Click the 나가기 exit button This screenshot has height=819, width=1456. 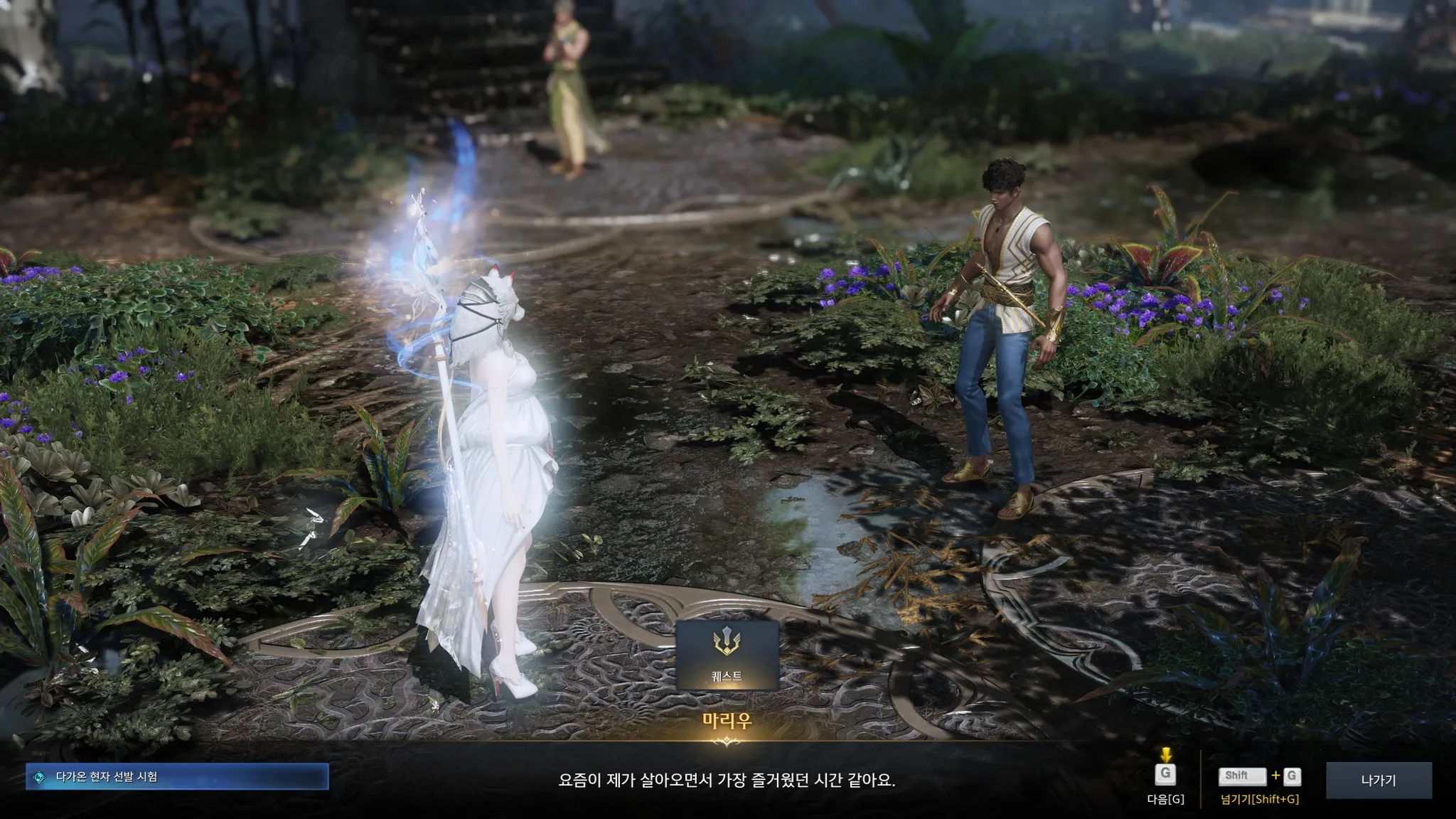[1379, 781]
